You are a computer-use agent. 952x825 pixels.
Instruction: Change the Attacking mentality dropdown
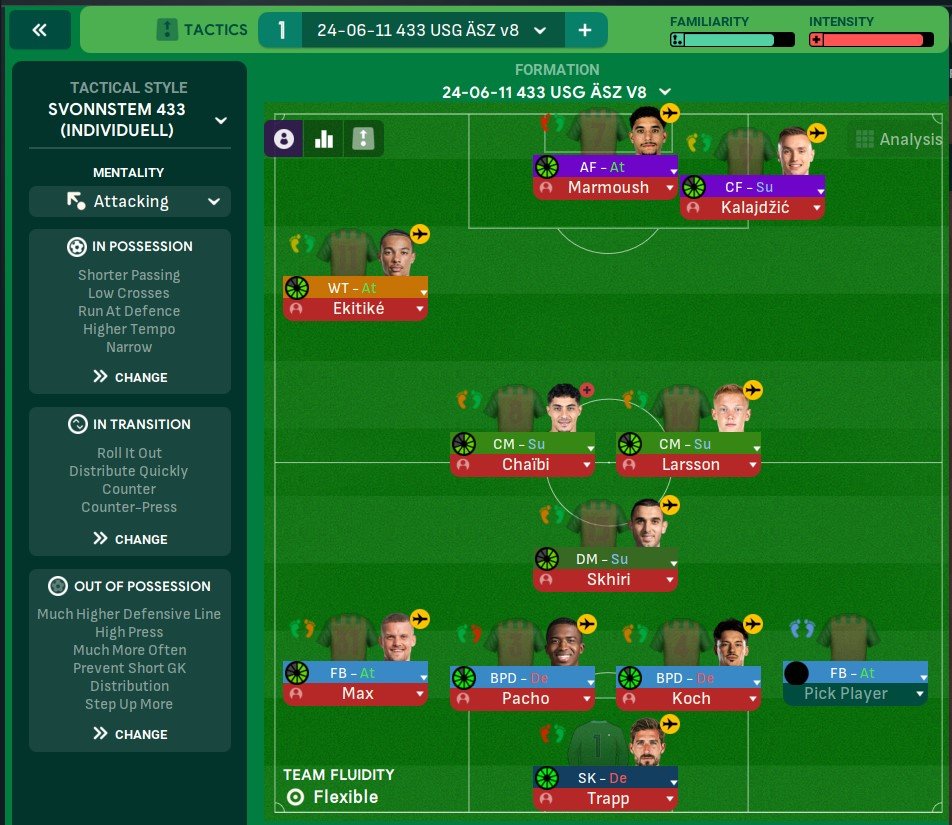130,201
